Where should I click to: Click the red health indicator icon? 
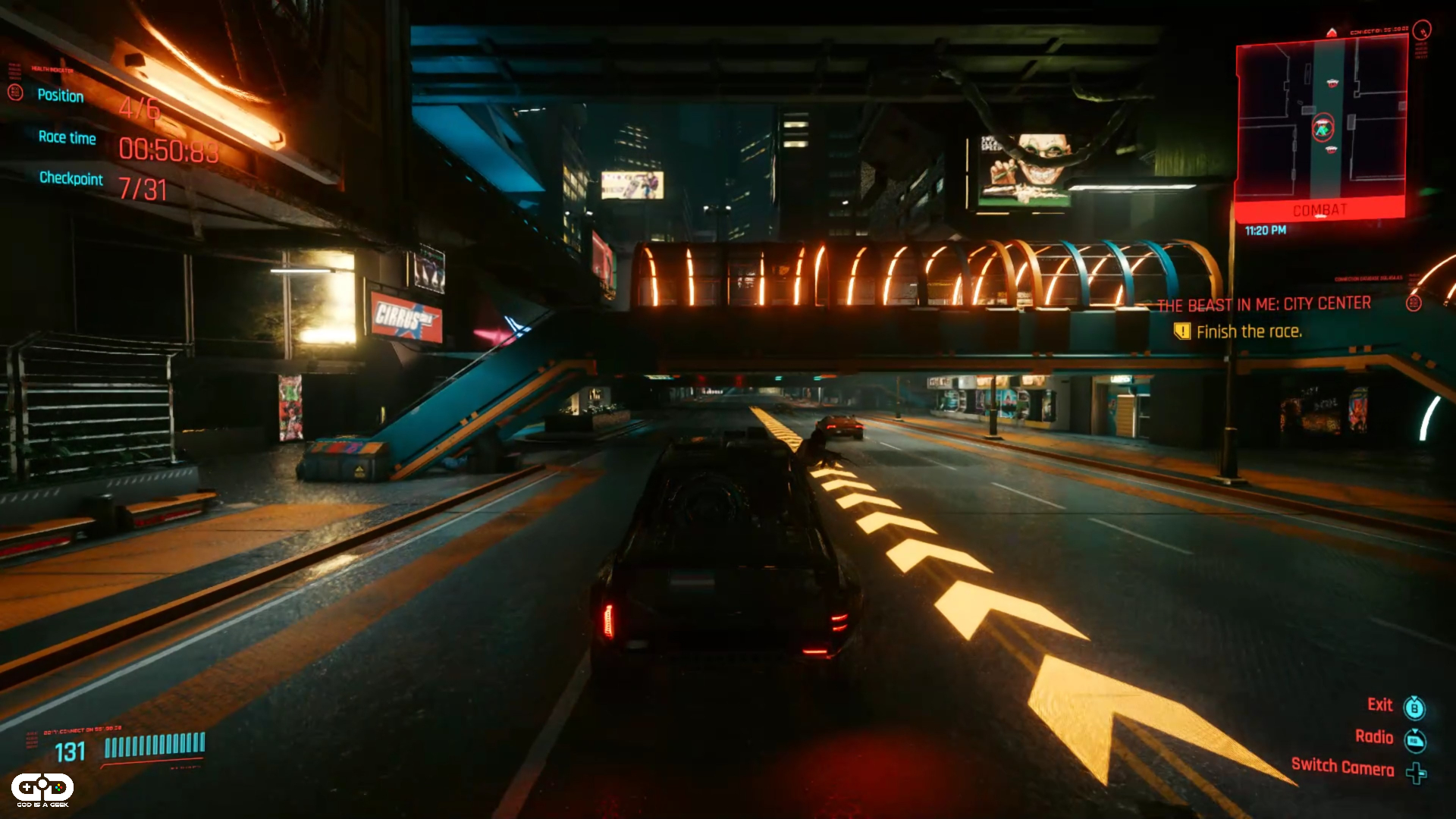click(15, 94)
